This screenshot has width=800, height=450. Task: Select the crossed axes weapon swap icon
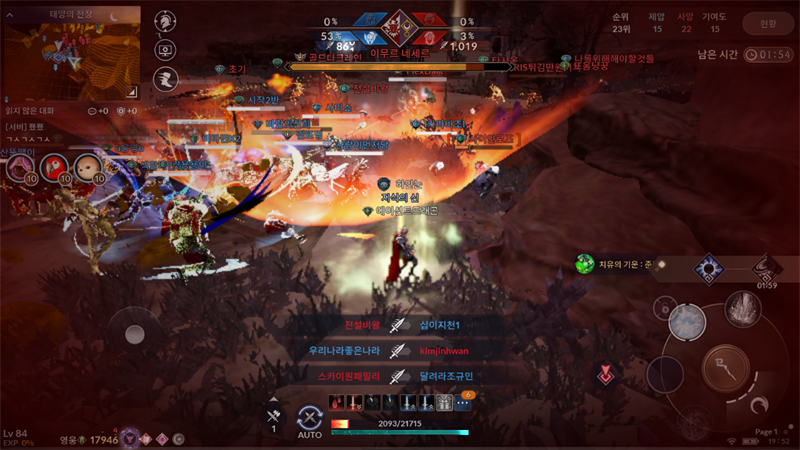pyautogui.click(x=273, y=414)
